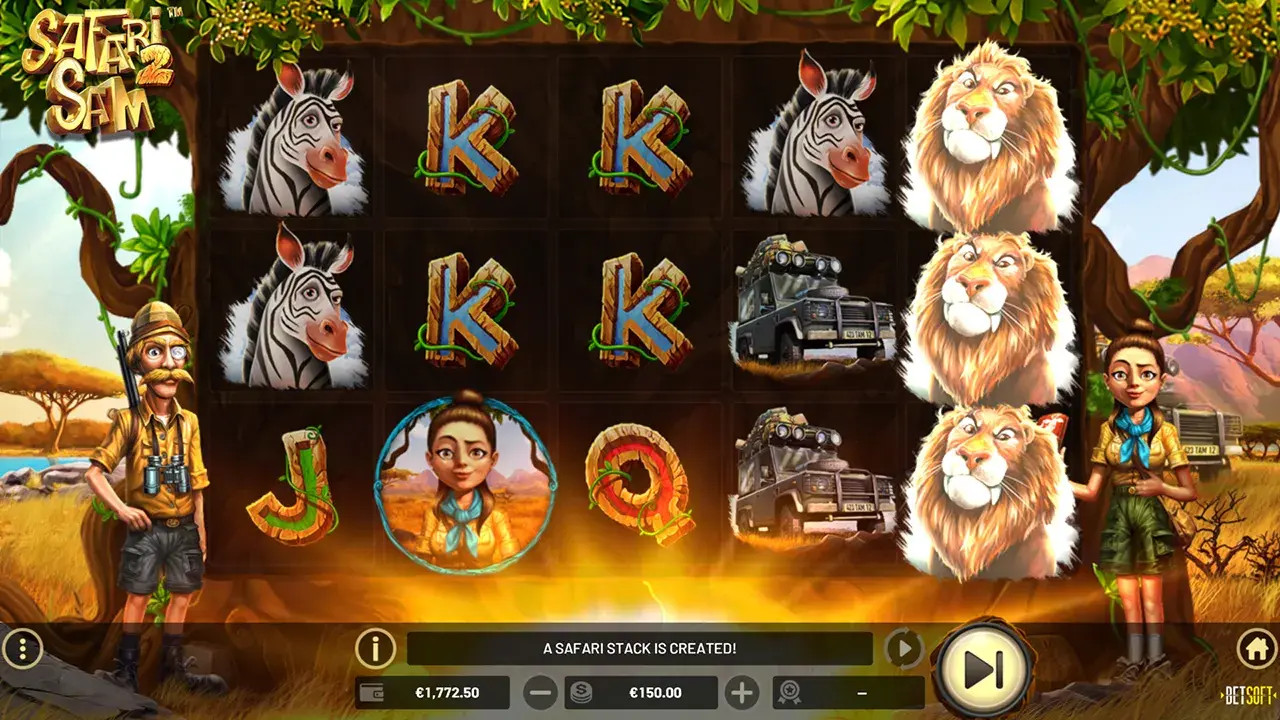Open the three-dot options menu
The width and height of the screenshot is (1280, 720).
click(22, 648)
